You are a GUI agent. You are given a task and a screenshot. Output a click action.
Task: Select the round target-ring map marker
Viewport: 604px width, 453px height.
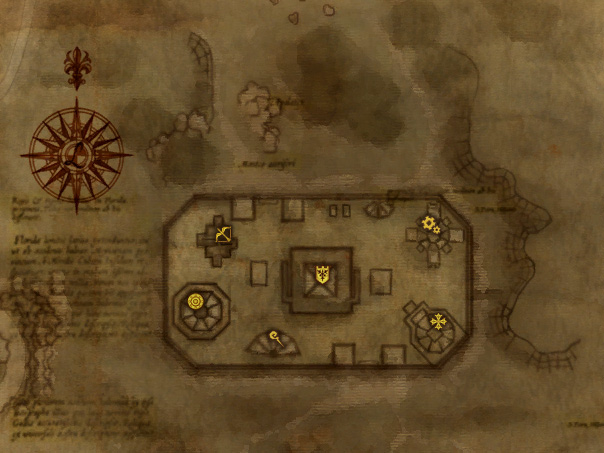[195, 300]
